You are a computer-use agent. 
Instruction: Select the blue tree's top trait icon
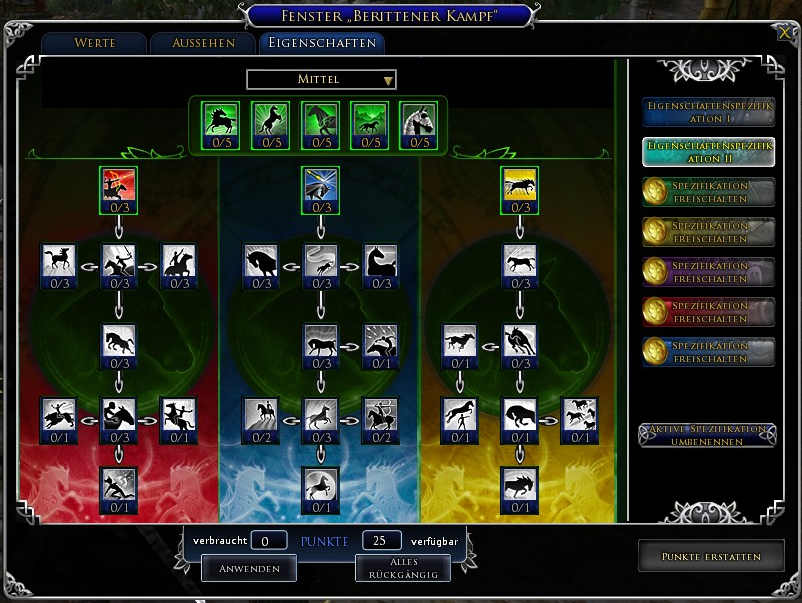(320, 185)
